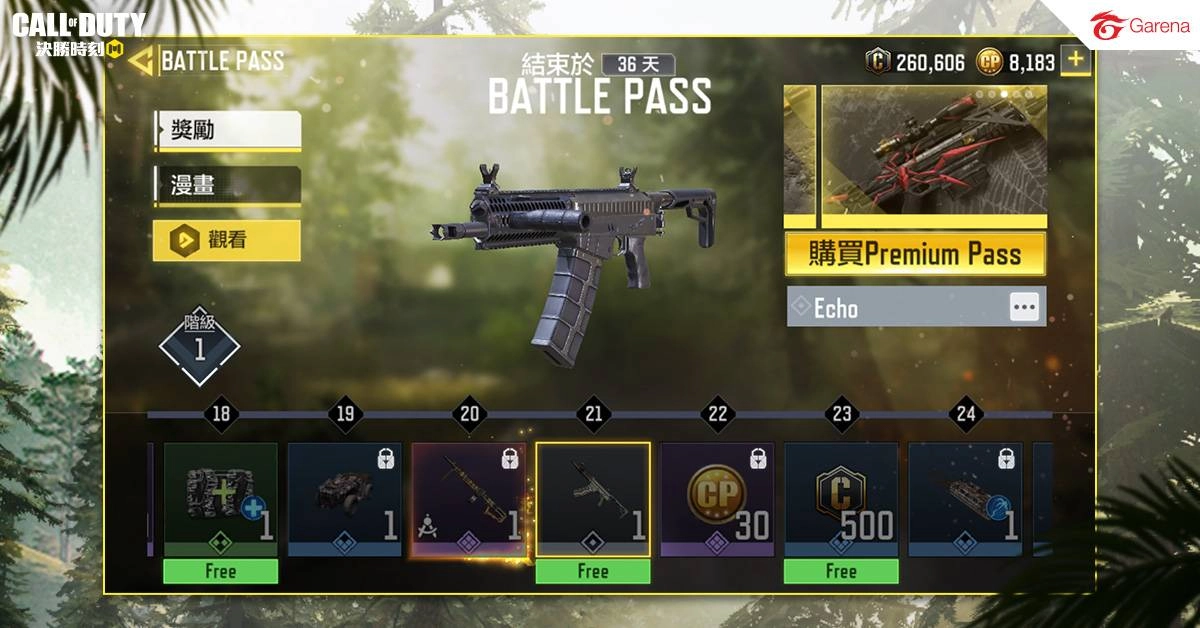Open the tier level 1 diamond badge
Viewport: 1200px width, 628px height.
(x=199, y=347)
